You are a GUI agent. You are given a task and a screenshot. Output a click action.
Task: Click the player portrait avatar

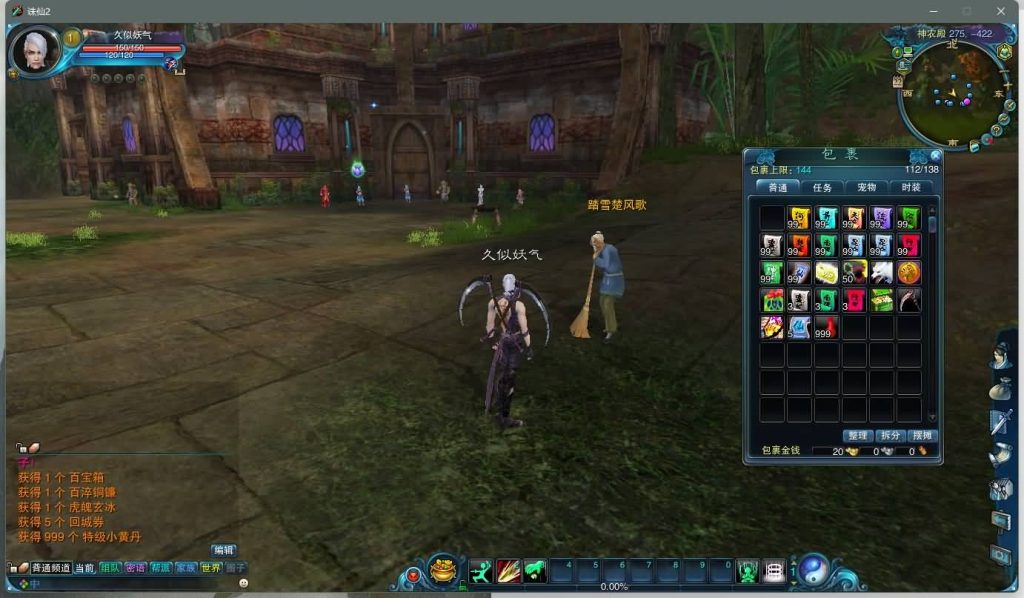[x=34, y=50]
